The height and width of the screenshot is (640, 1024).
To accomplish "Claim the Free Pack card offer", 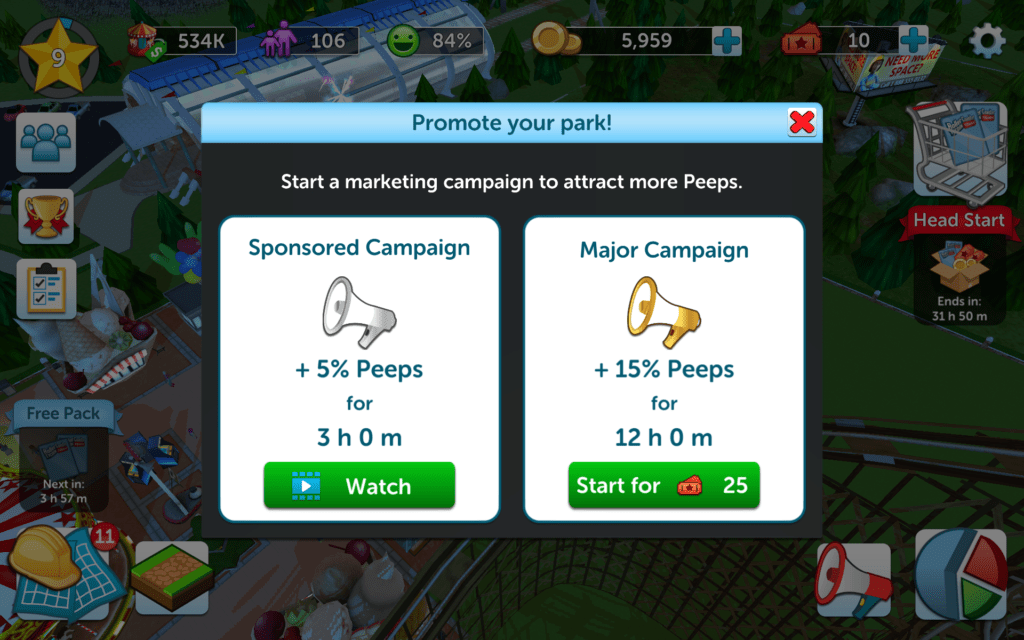I will [63, 455].
